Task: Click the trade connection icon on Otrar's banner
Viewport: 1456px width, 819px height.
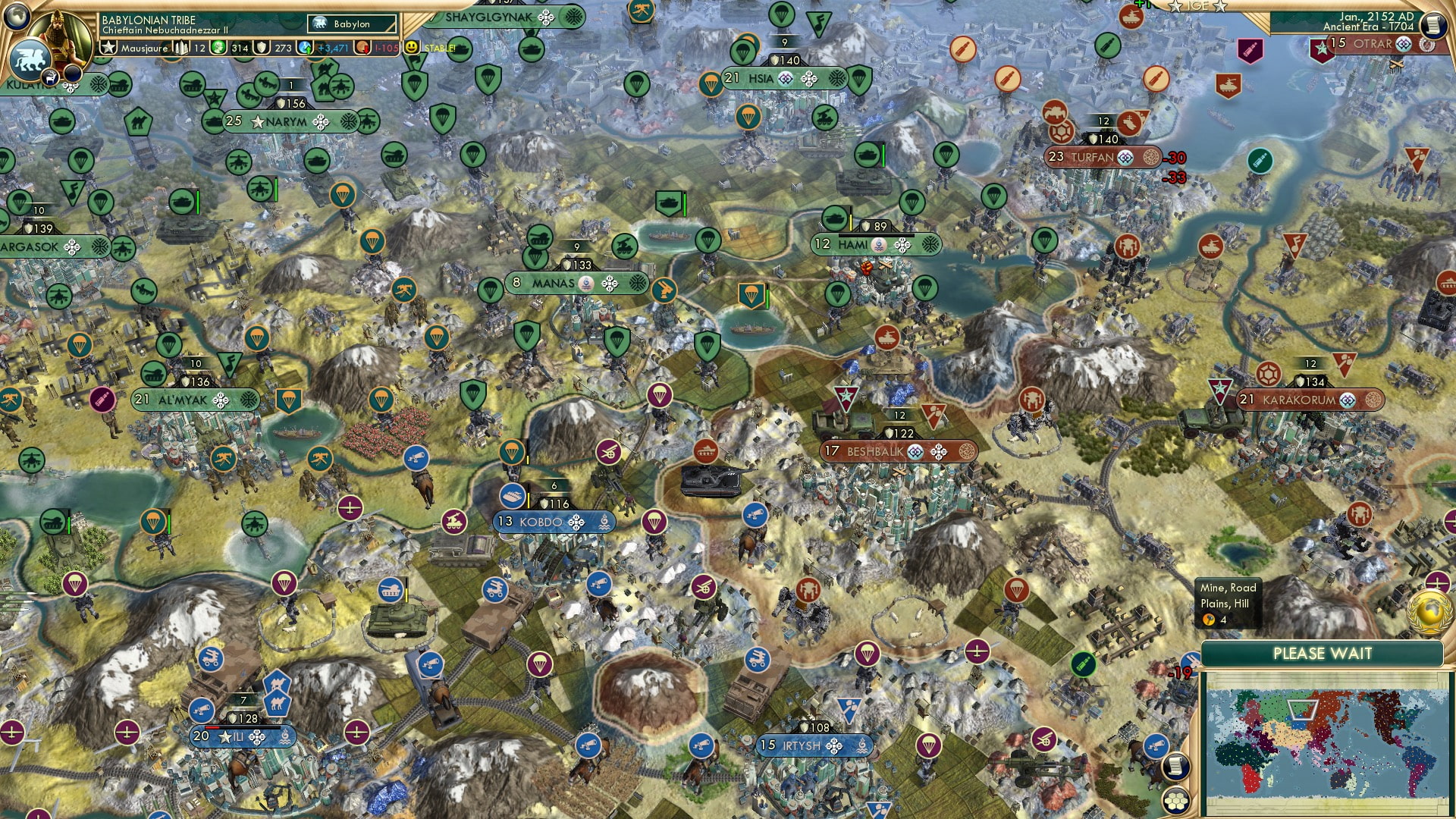Action: pos(1426,44)
